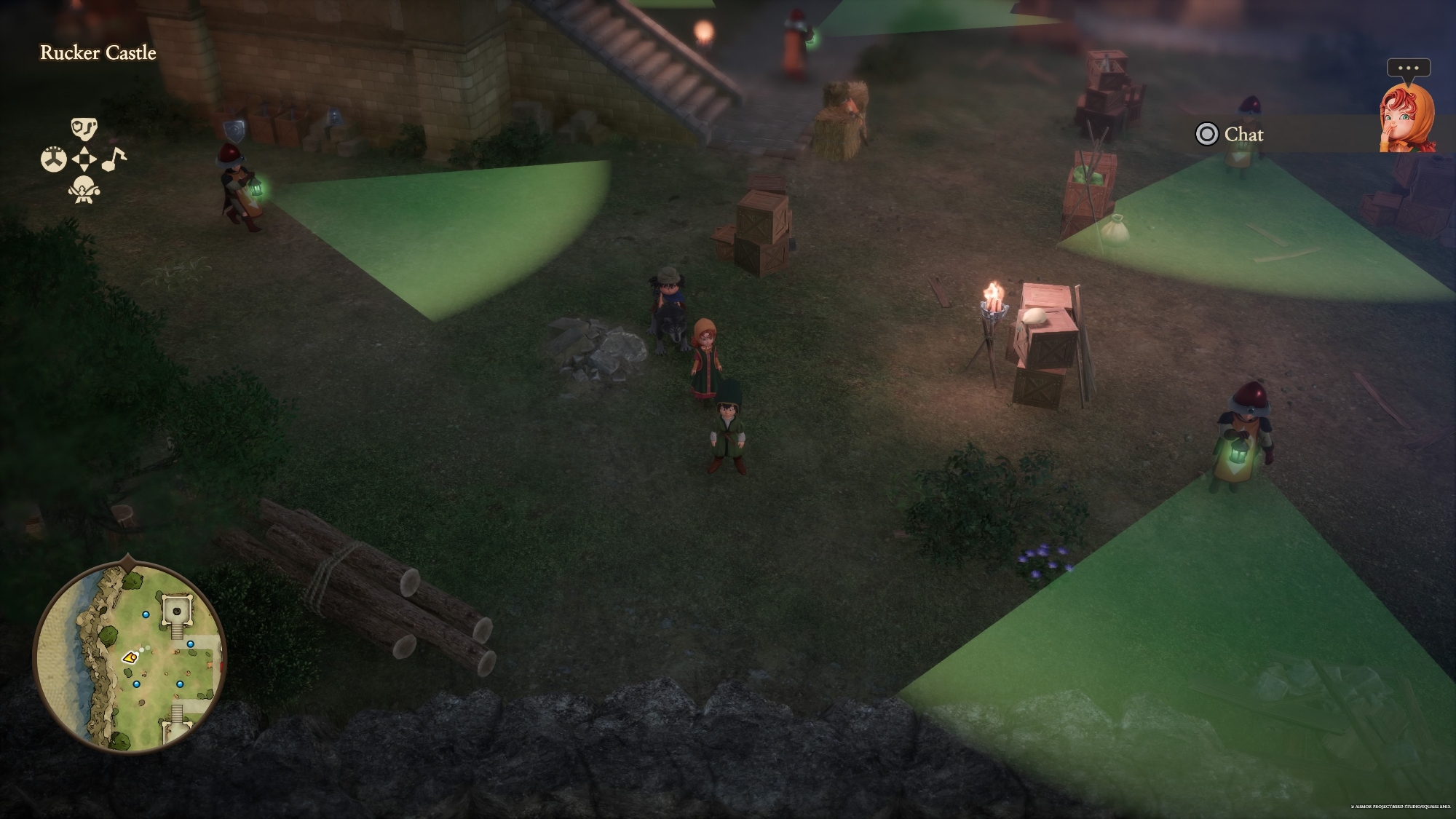Activate the round emblem shortcut left of d-pad
This screenshot has height=819, width=1456.
coord(53,159)
